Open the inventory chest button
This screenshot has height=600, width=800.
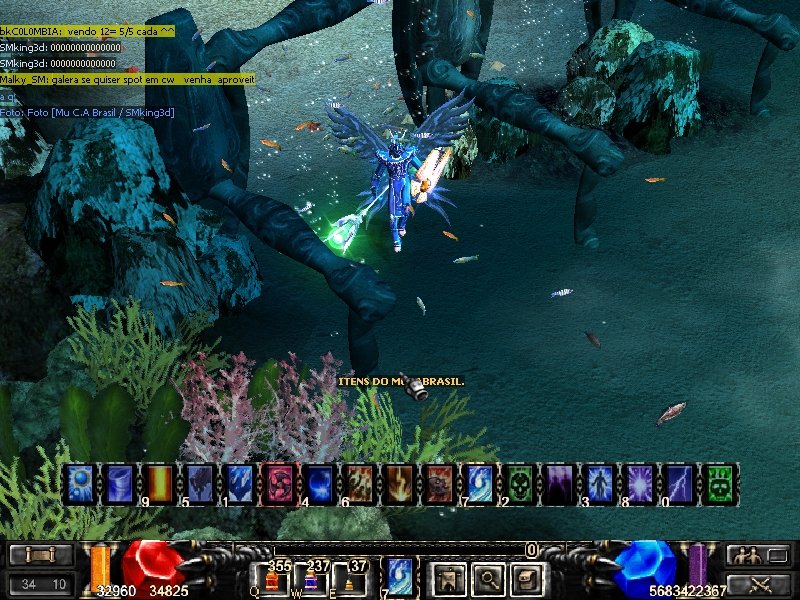coord(528,577)
